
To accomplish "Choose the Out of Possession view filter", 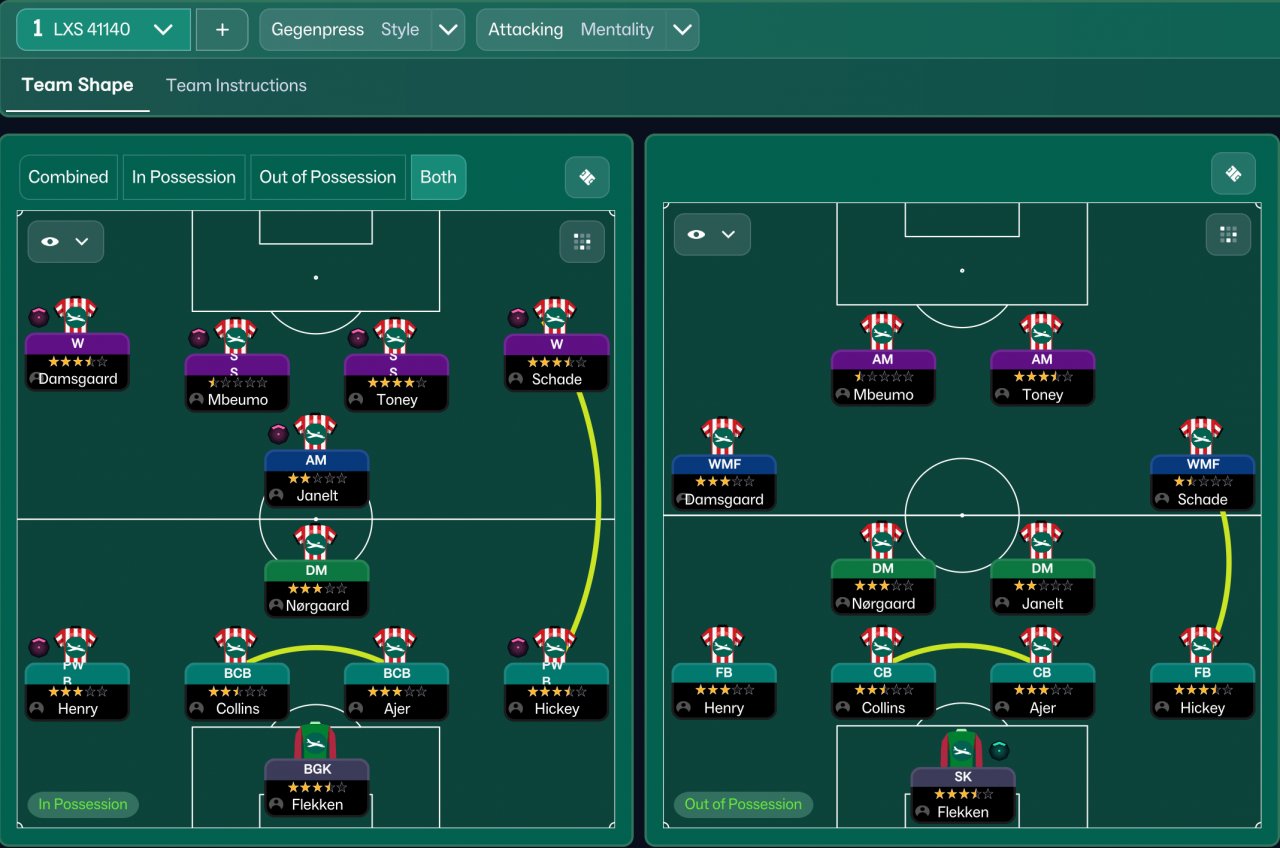I will pyautogui.click(x=328, y=177).
